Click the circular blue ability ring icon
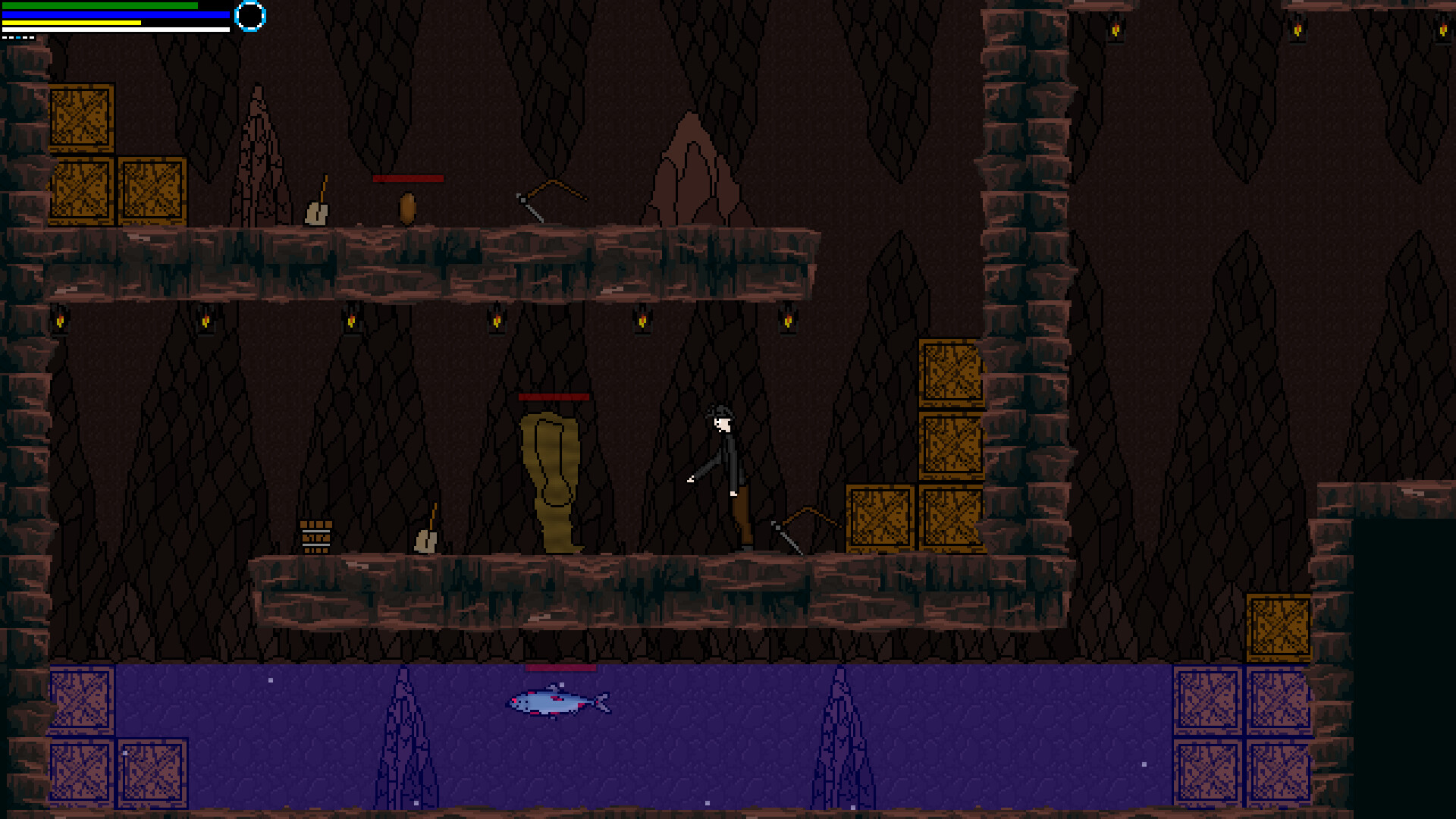 point(250,17)
